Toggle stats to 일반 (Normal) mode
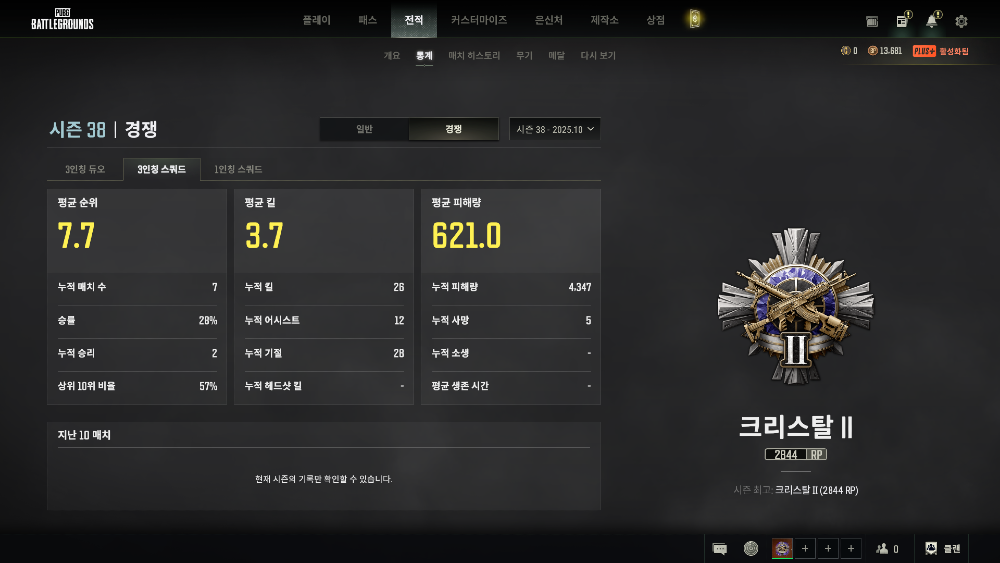The height and width of the screenshot is (563, 1000). click(364, 129)
